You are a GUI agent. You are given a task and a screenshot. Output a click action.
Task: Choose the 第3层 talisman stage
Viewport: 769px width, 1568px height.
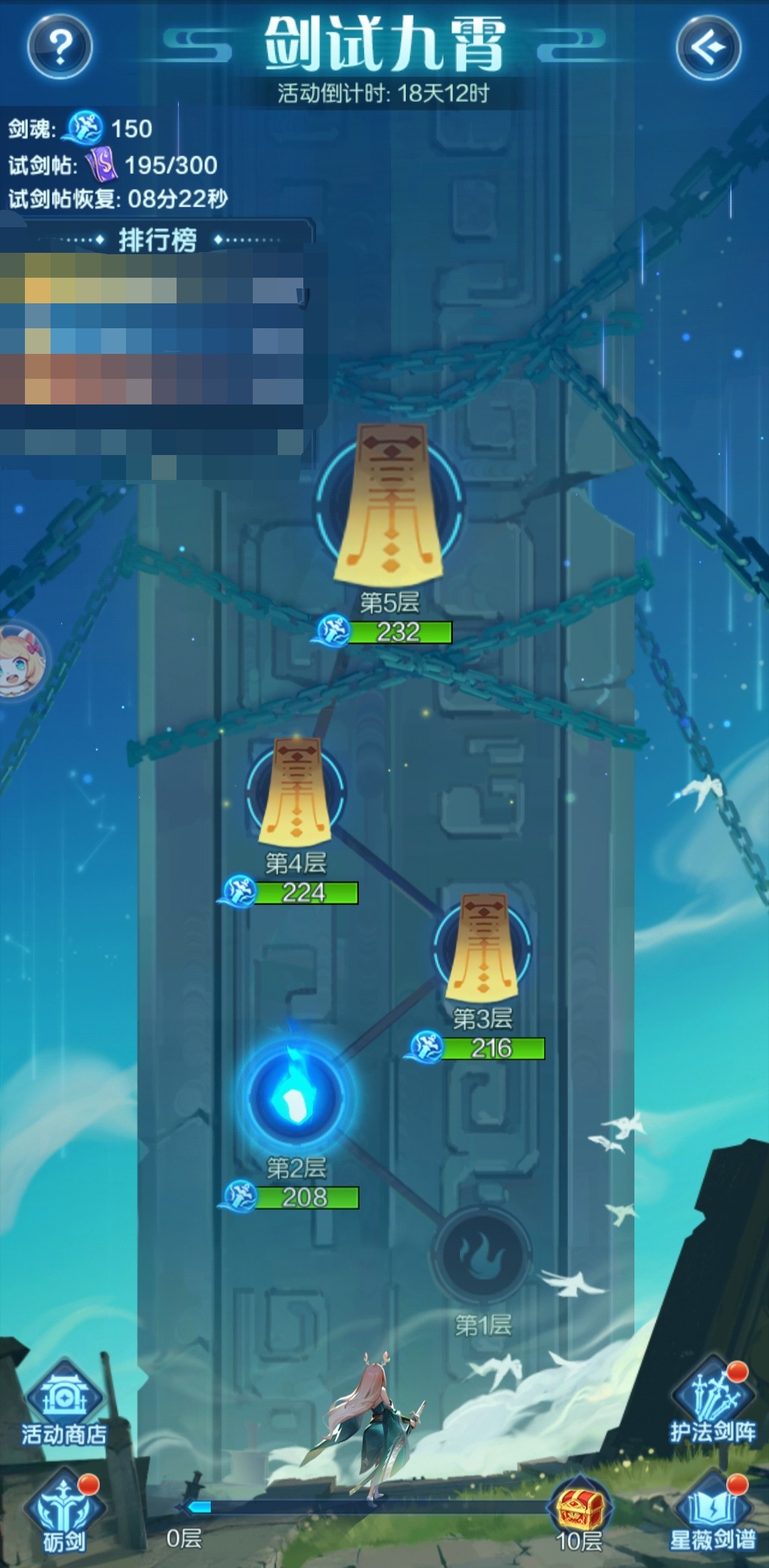(482, 947)
